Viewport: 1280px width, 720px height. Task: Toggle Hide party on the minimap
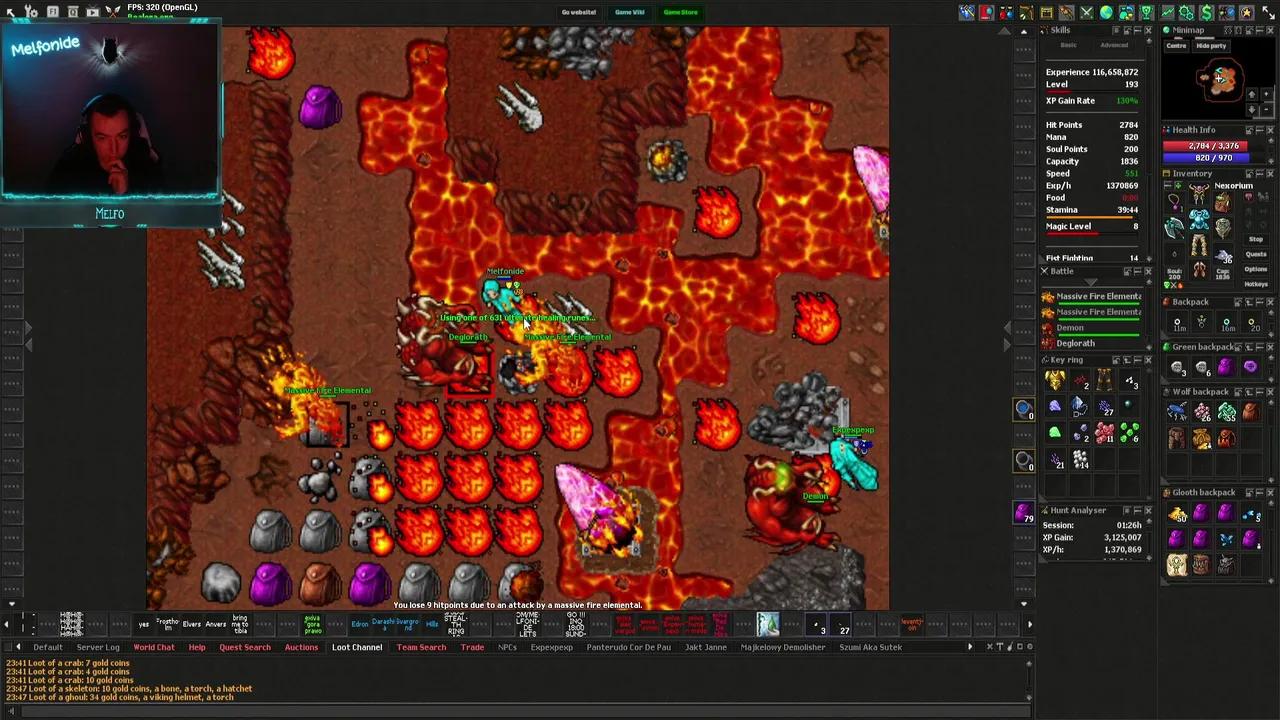(1211, 46)
